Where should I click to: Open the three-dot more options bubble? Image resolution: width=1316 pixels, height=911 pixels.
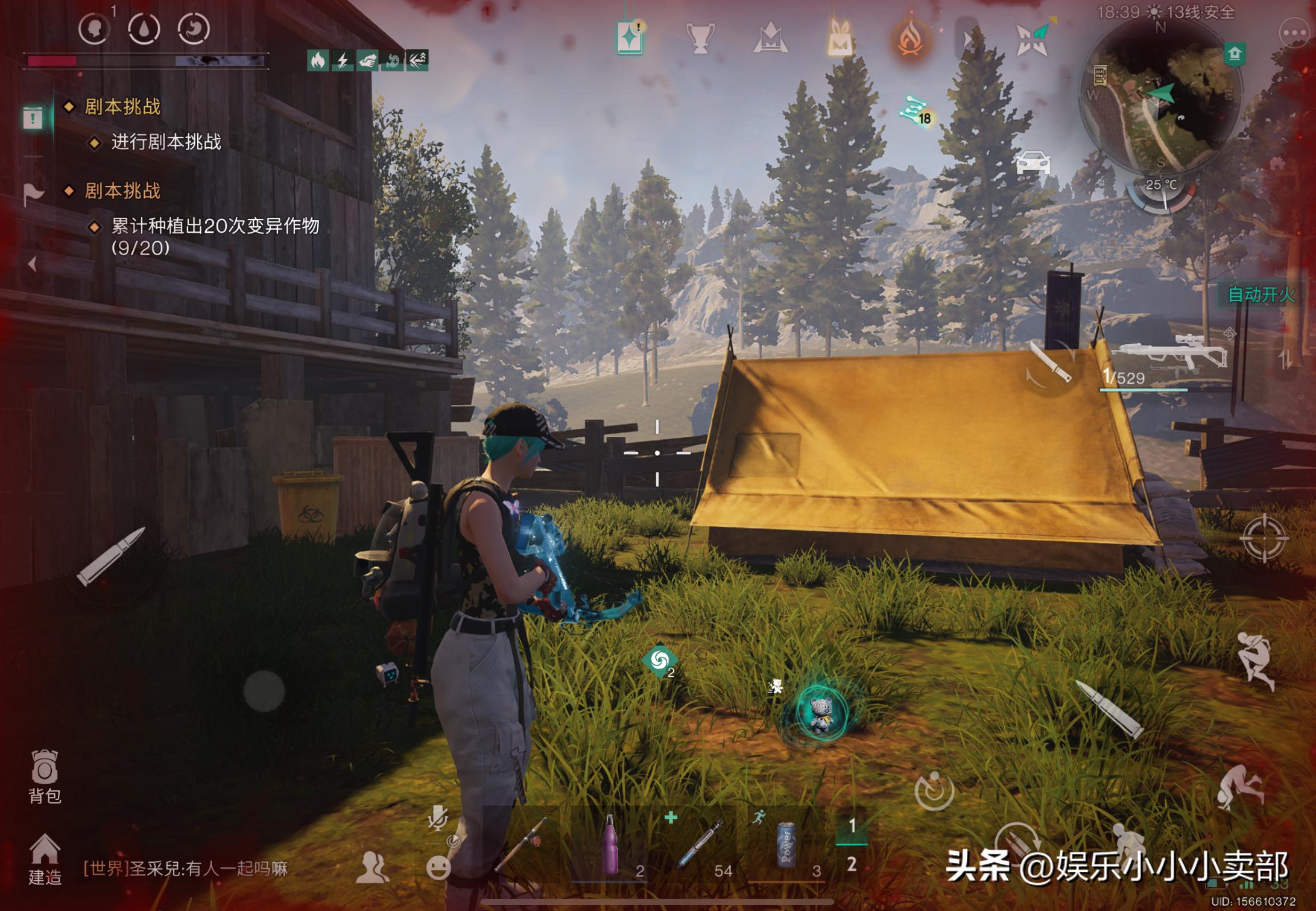1294,34
